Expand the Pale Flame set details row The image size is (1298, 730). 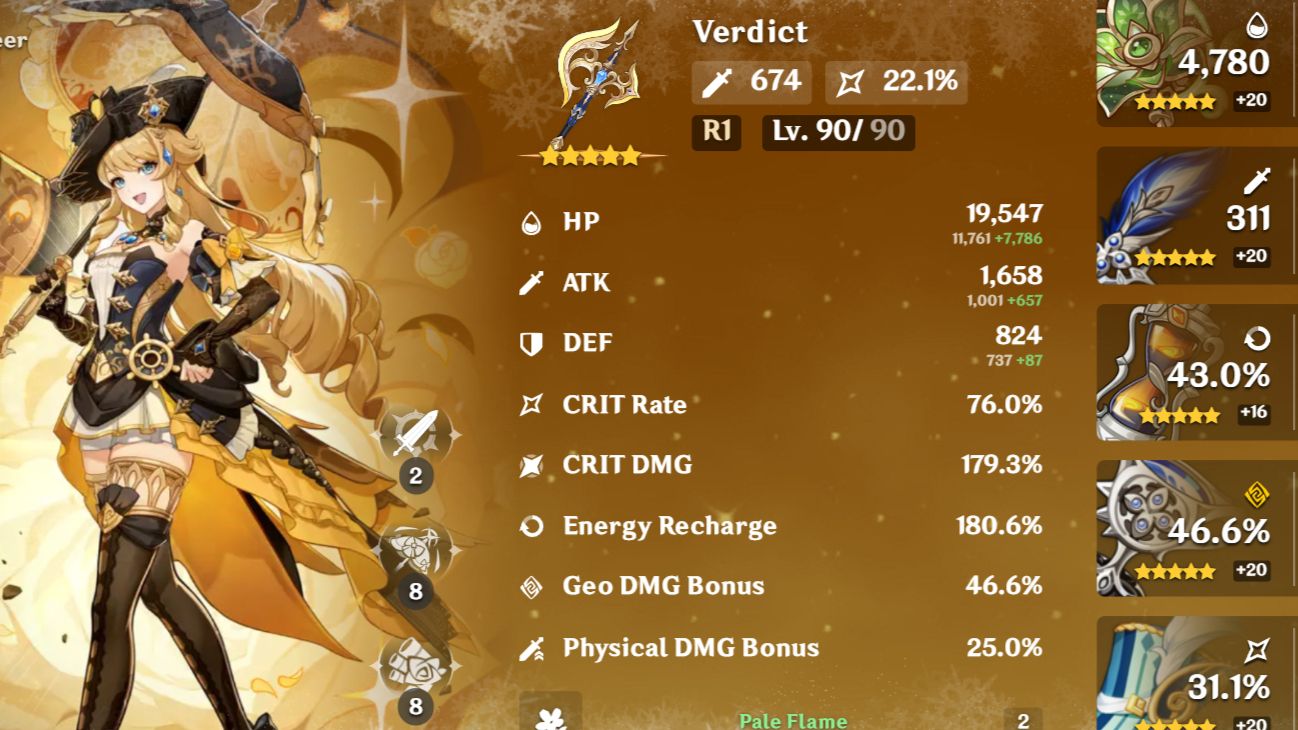[x=790, y=719]
